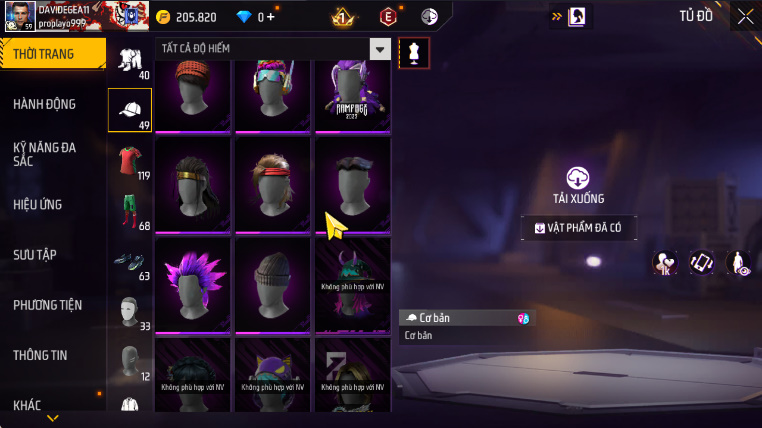Viewport: 762px width, 428px height.
Task: Show the green pants category
Action: click(x=129, y=211)
